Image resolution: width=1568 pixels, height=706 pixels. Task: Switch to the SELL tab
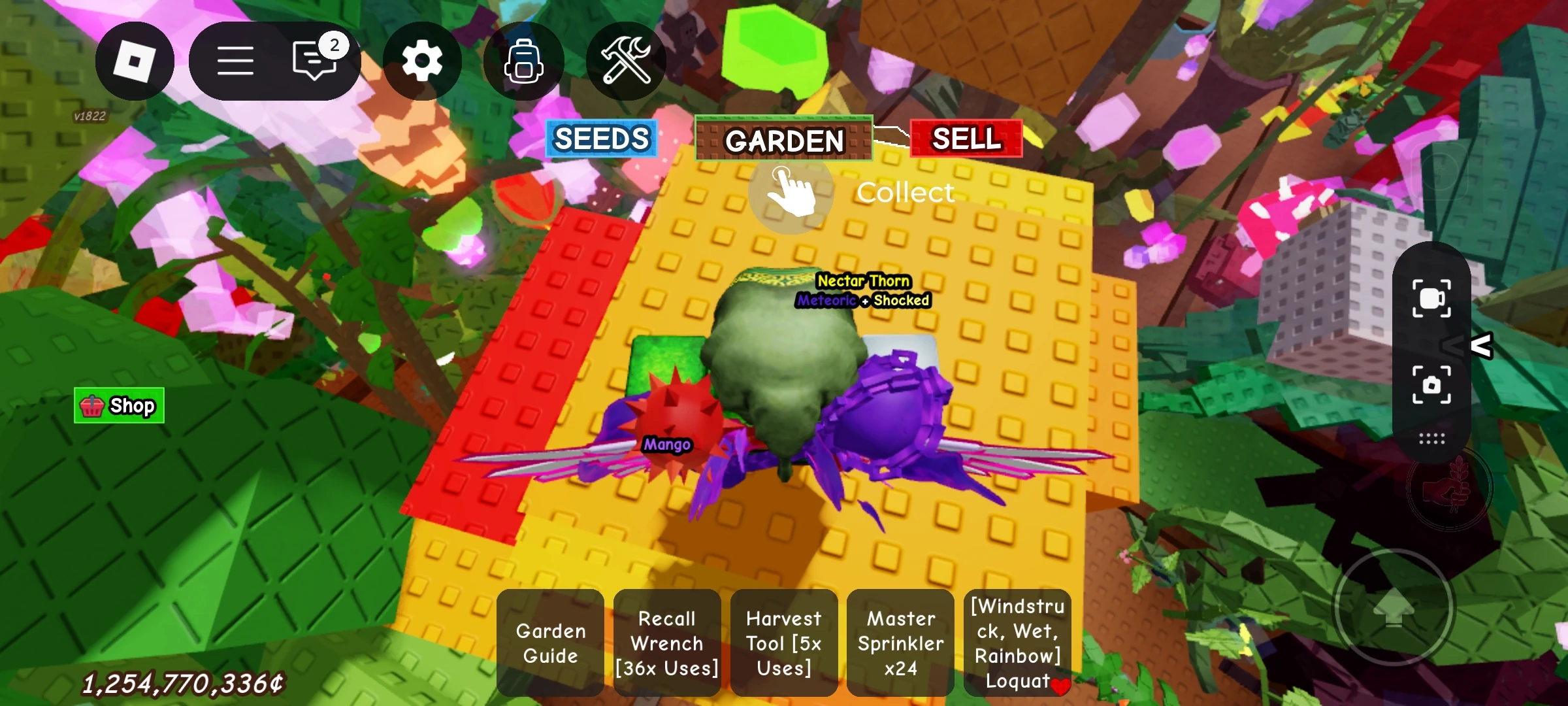(x=967, y=139)
